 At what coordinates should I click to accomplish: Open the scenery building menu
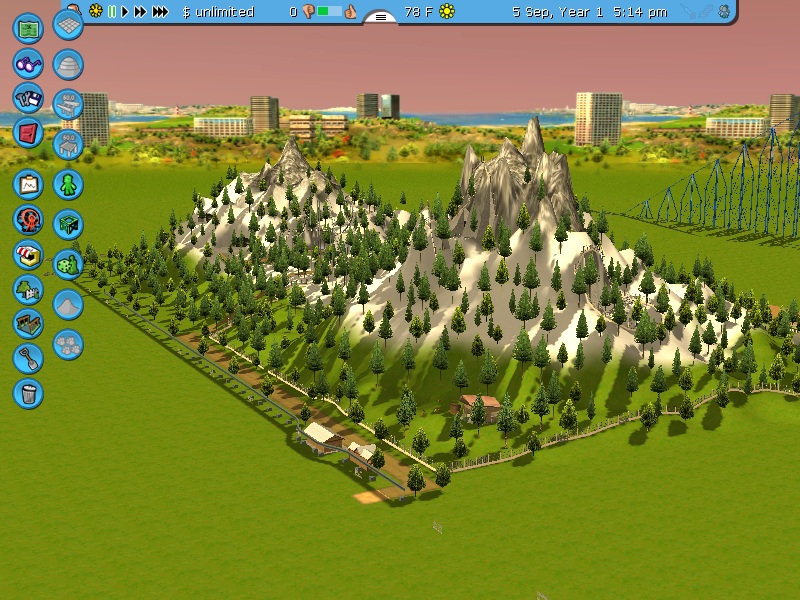click(x=28, y=289)
